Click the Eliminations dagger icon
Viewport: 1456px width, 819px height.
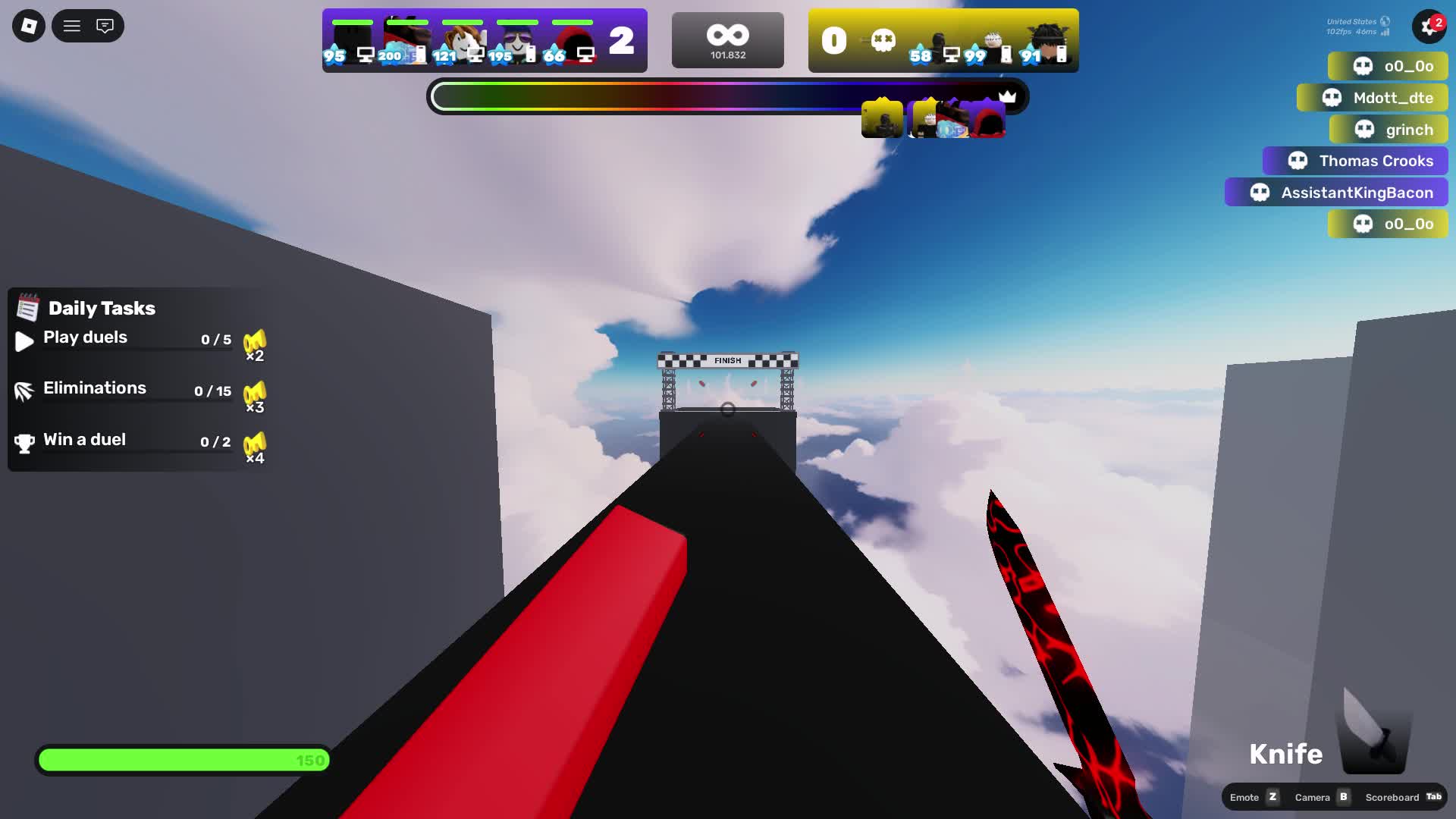[x=24, y=391]
